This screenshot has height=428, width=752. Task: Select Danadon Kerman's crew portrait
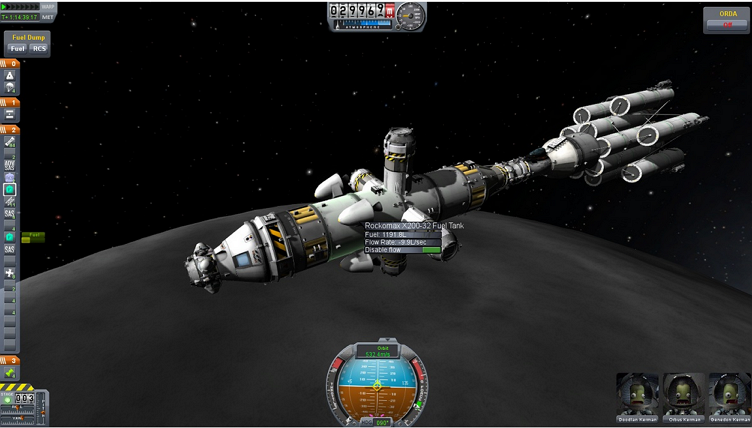728,397
